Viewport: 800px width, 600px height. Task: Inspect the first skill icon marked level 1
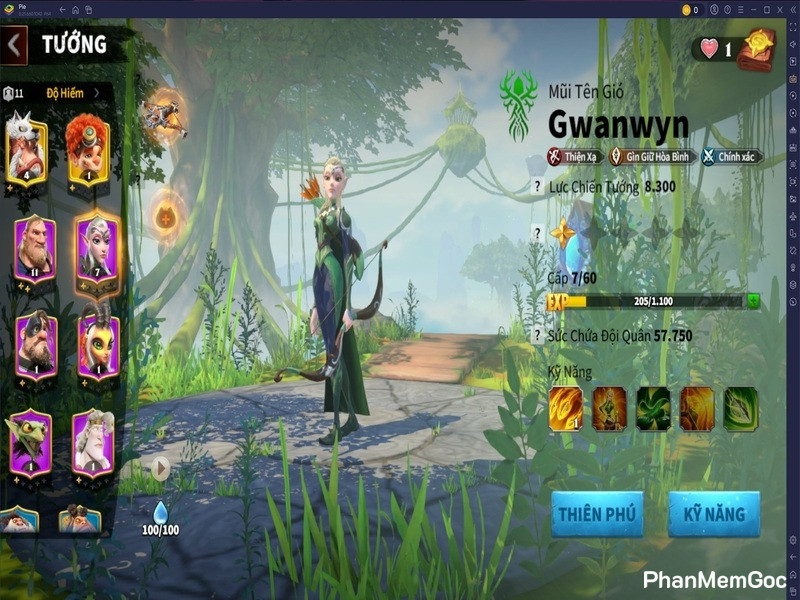click(x=565, y=408)
